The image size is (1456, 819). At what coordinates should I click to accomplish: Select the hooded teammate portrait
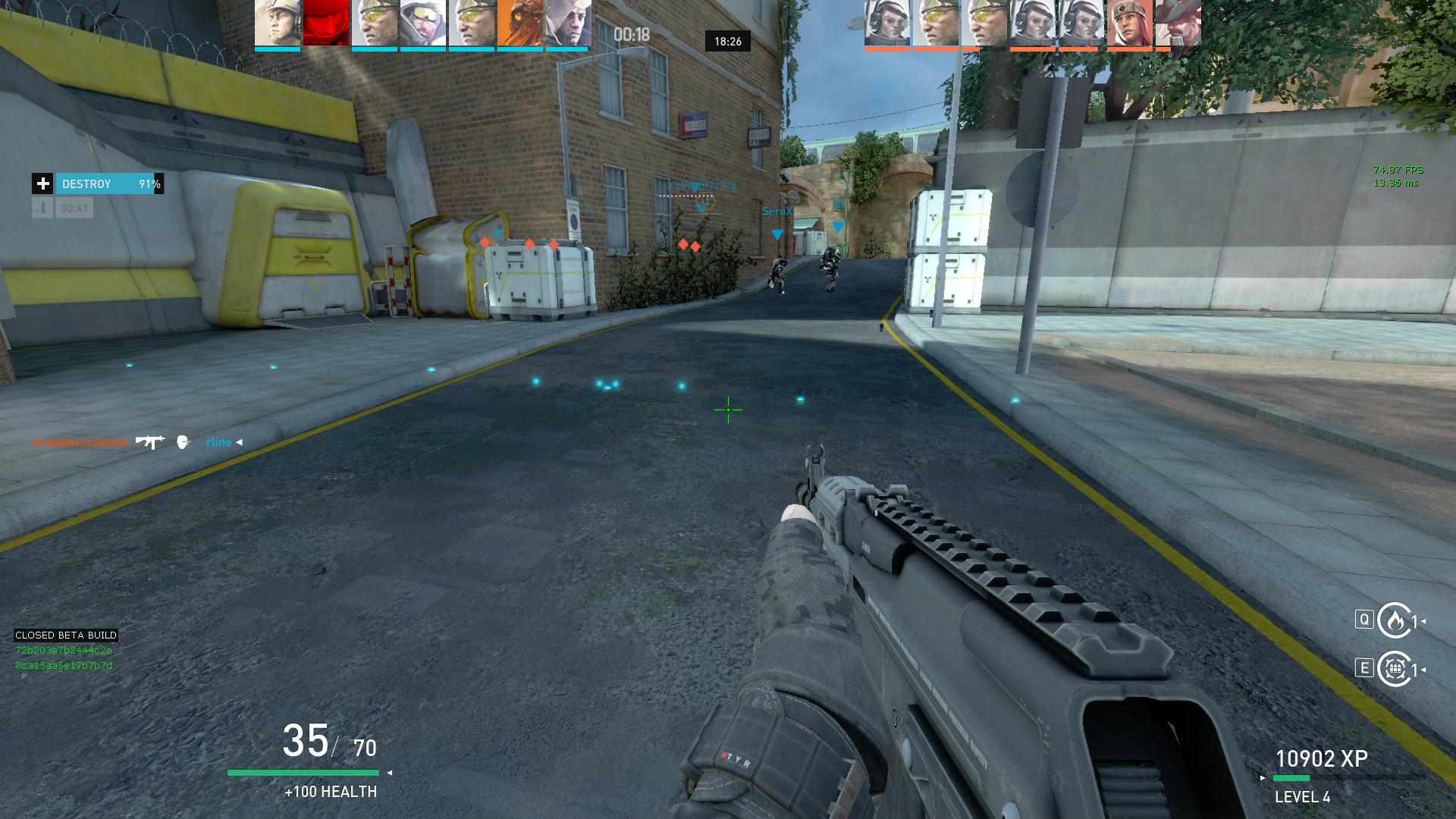pos(569,24)
